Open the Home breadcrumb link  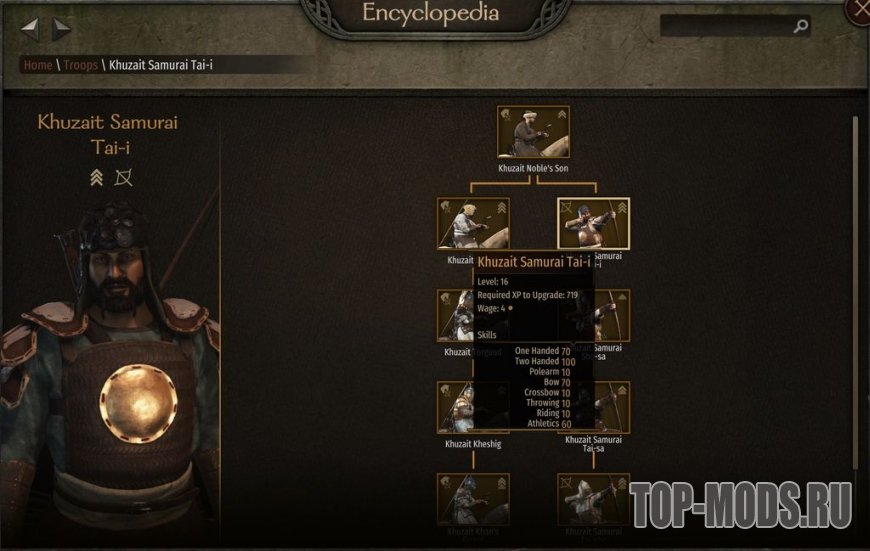pyautogui.click(x=38, y=65)
